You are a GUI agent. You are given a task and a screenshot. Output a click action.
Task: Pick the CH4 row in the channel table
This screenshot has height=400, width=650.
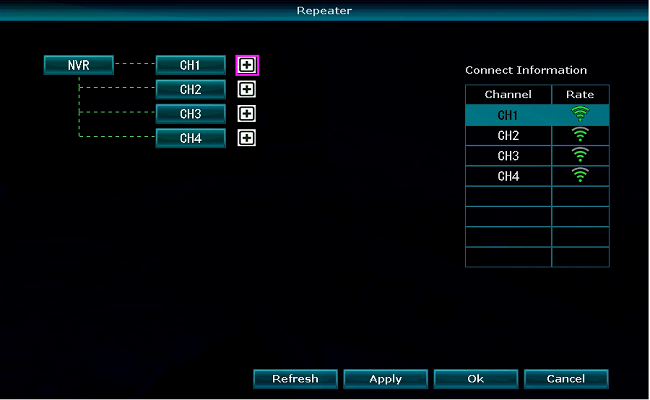pos(508,176)
